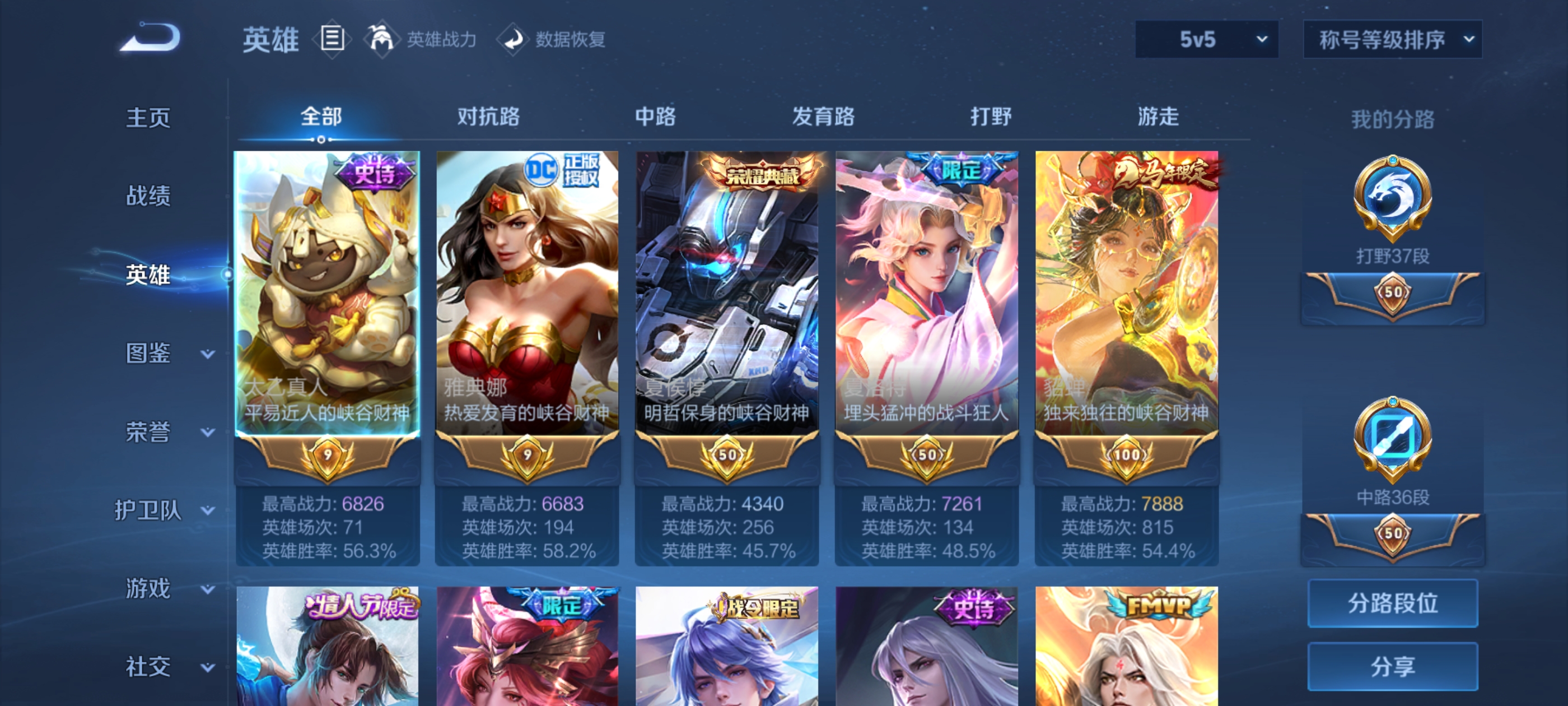Click the 数据恢复 icon
1568x706 pixels.
click(x=514, y=39)
